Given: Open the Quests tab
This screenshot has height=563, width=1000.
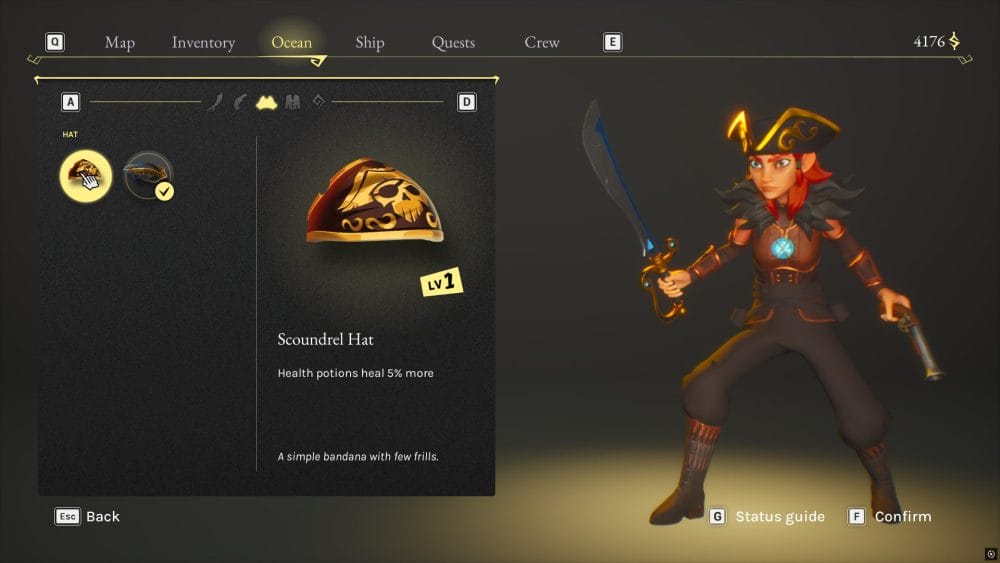Looking at the screenshot, I should (453, 42).
